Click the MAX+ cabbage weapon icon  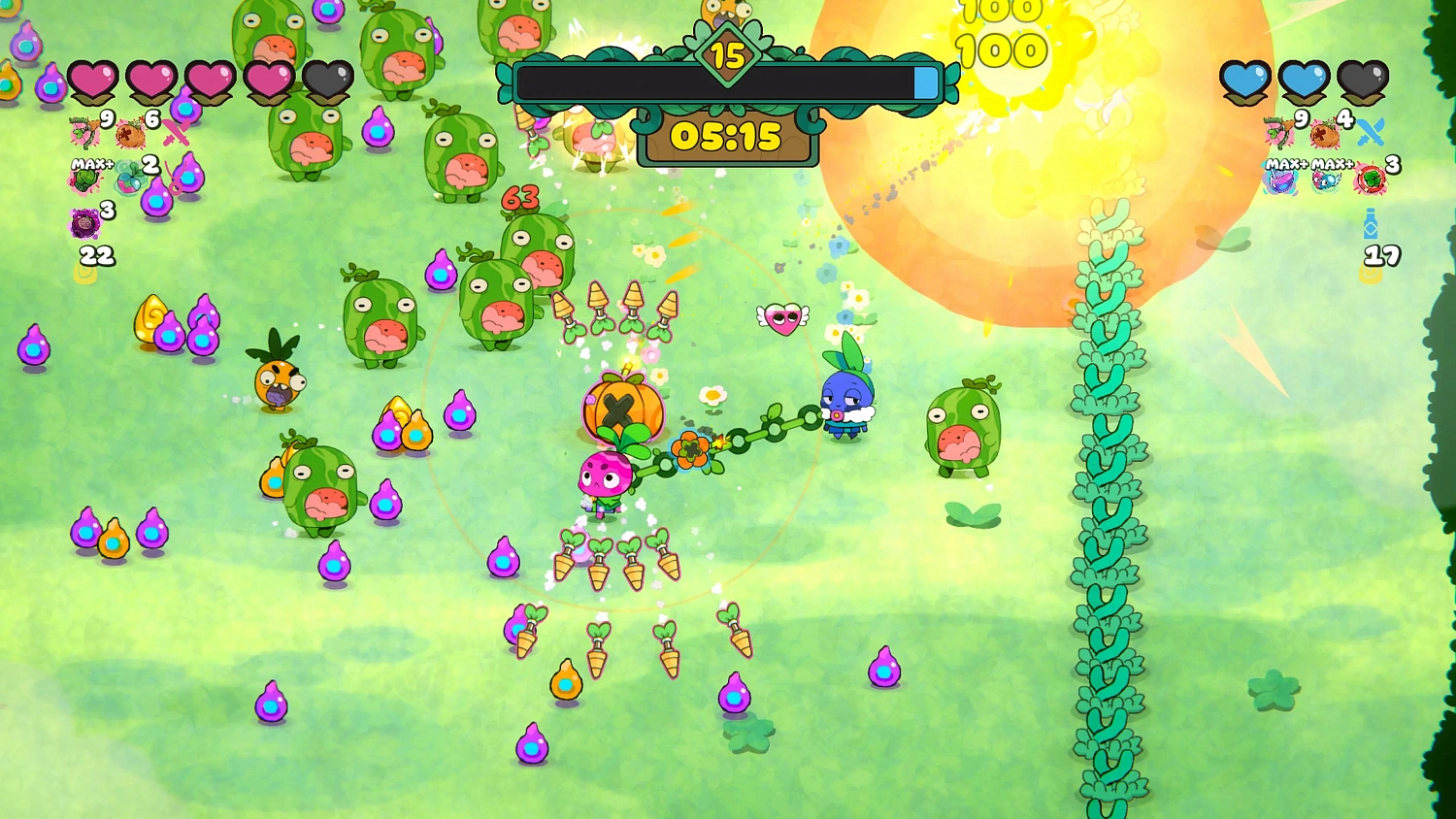pyautogui.click(x=84, y=180)
